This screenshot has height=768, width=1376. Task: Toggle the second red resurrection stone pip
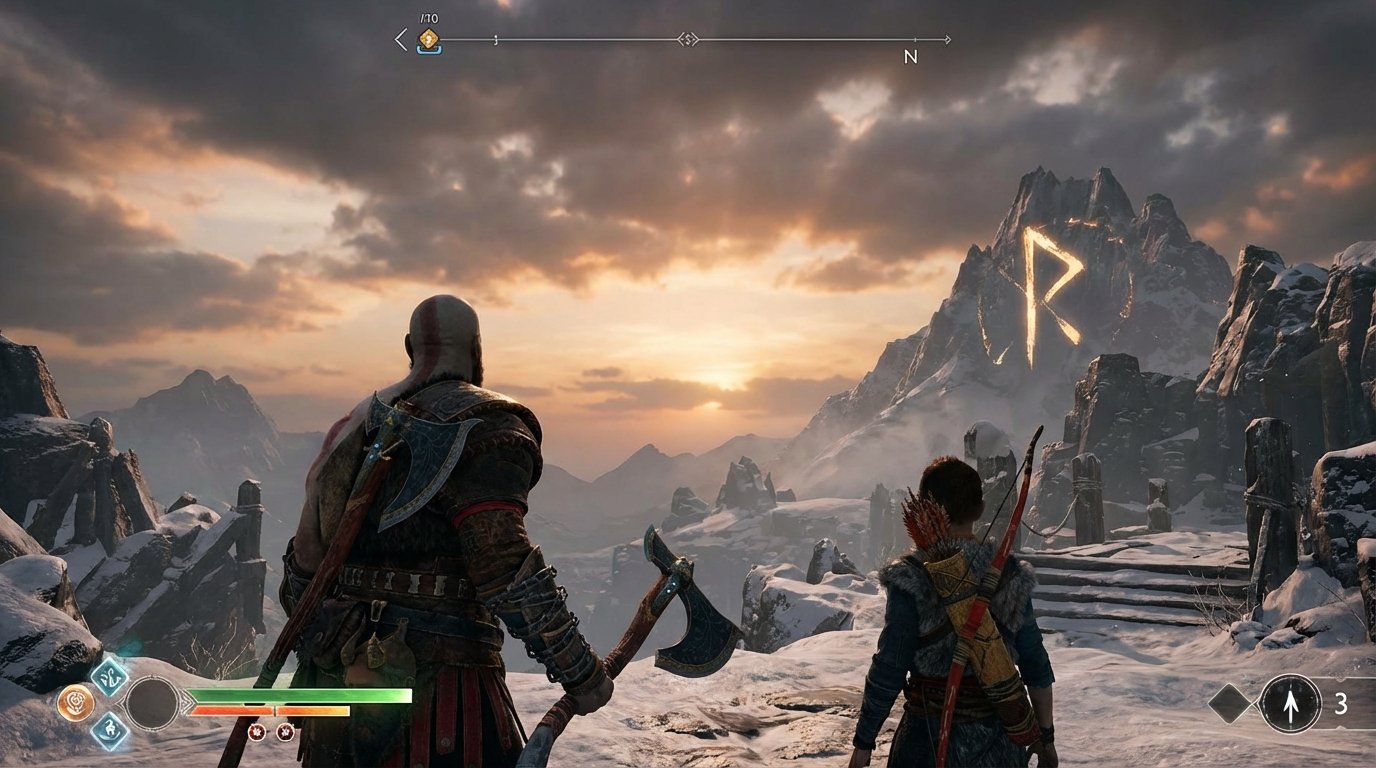[x=285, y=733]
